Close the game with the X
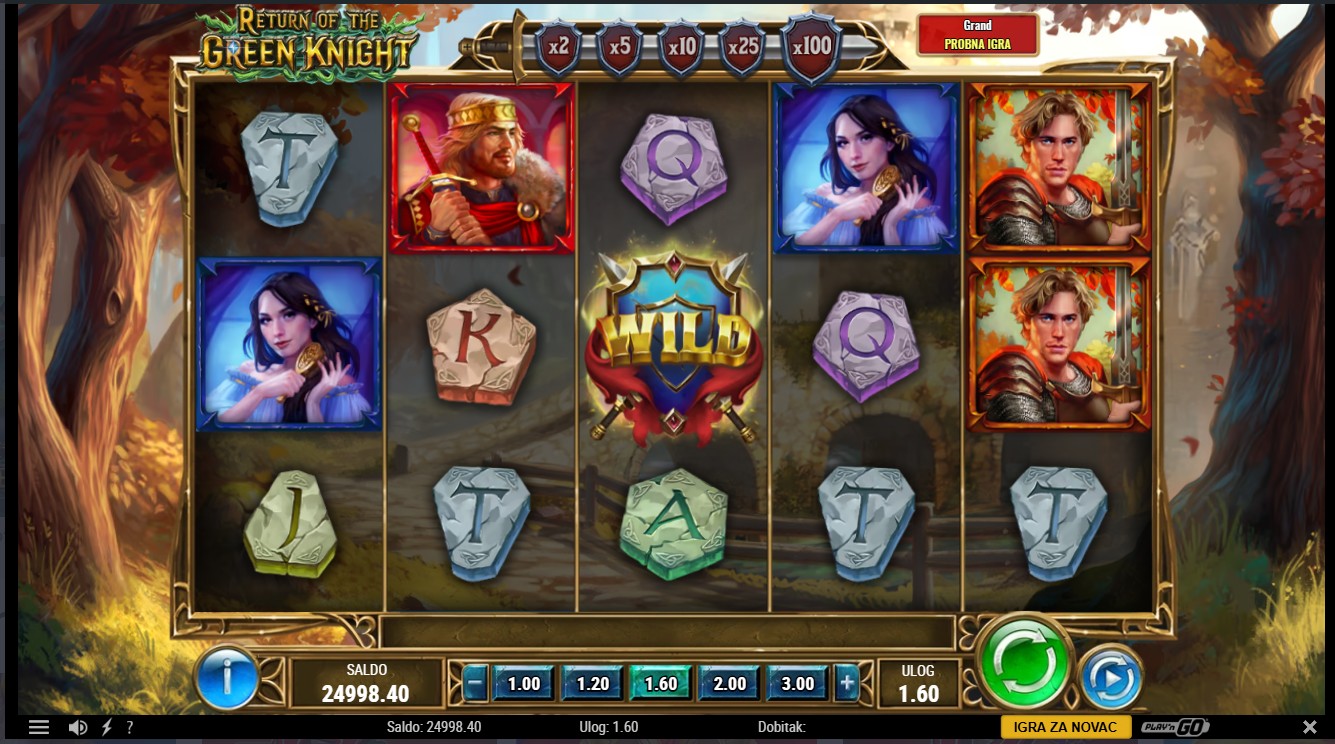Image resolution: width=1335 pixels, height=744 pixels. tap(1310, 727)
